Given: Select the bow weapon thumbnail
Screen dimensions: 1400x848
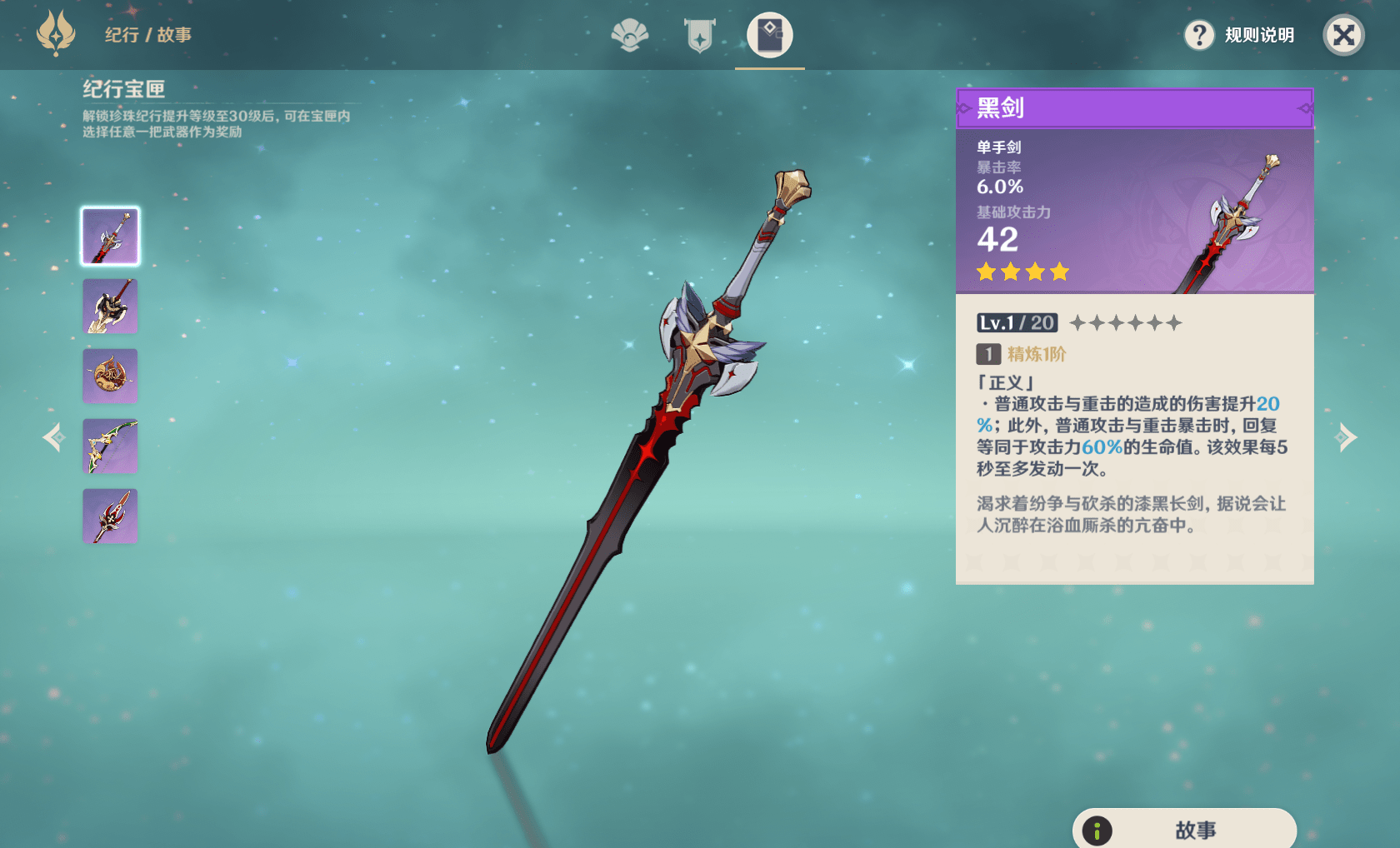Looking at the screenshot, I should [x=109, y=446].
